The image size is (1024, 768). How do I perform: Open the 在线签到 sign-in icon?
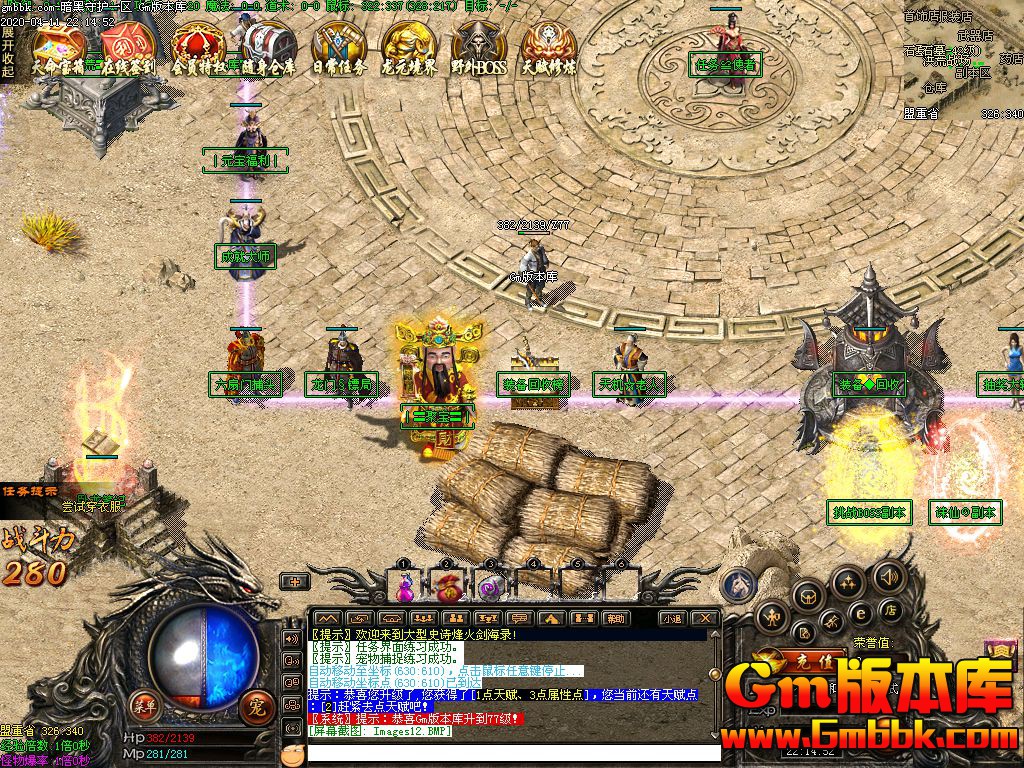[x=128, y=48]
